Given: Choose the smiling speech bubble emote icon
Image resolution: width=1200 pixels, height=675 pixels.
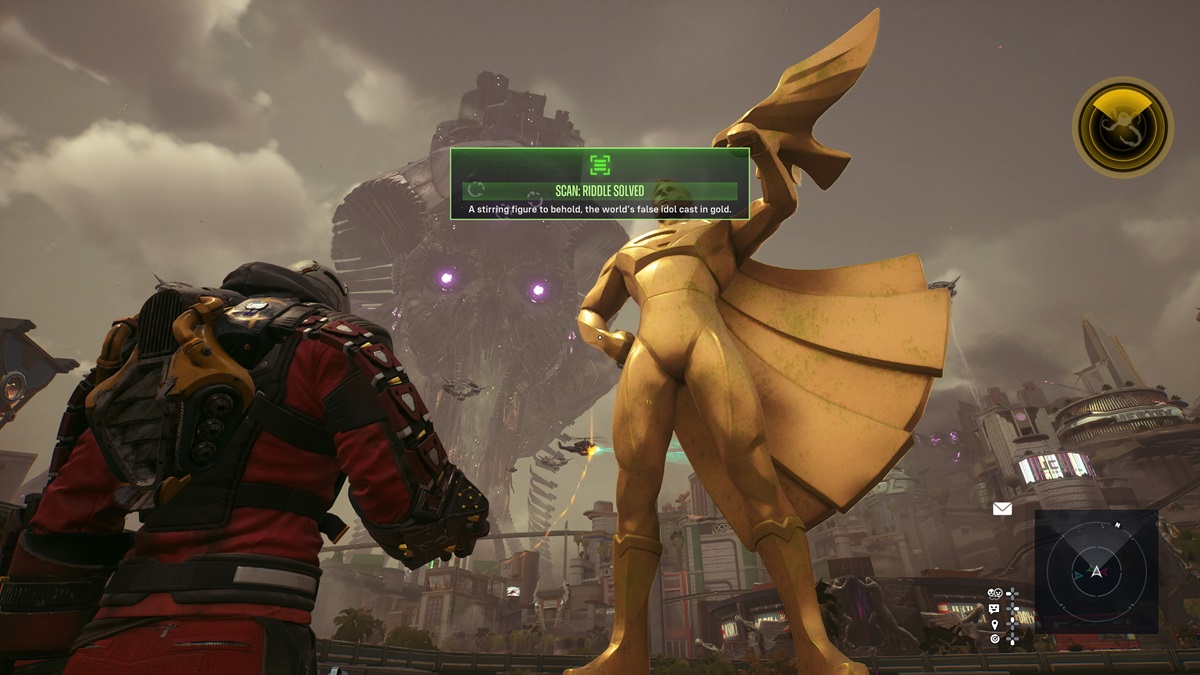Looking at the screenshot, I should pyautogui.click(x=994, y=608).
